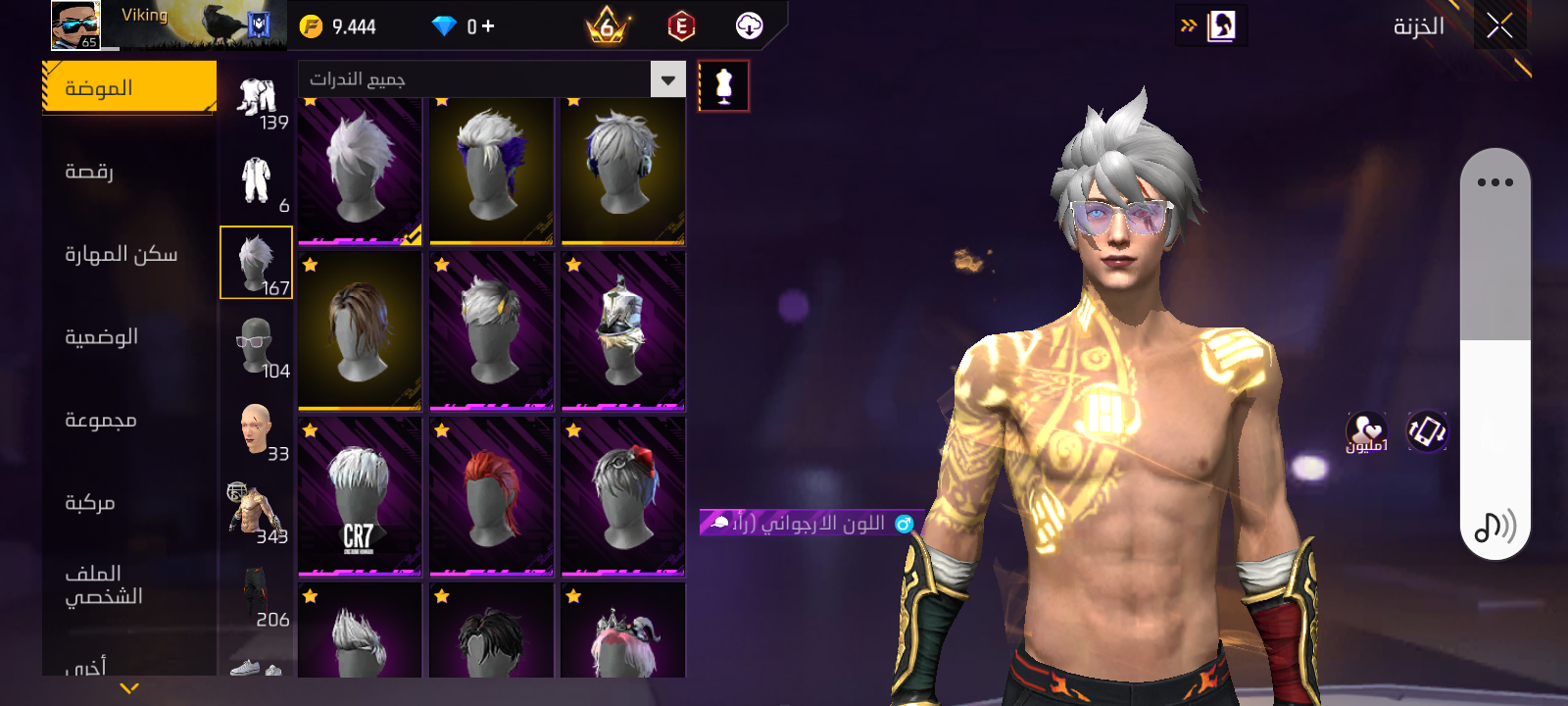Click the mannequin preview button

coord(723,86)
